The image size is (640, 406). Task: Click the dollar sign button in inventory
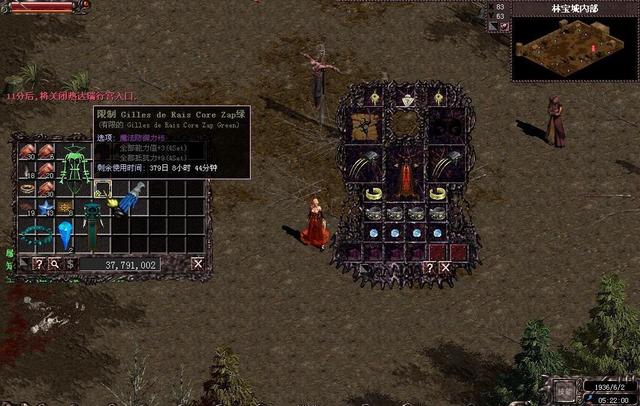point(70,264)
